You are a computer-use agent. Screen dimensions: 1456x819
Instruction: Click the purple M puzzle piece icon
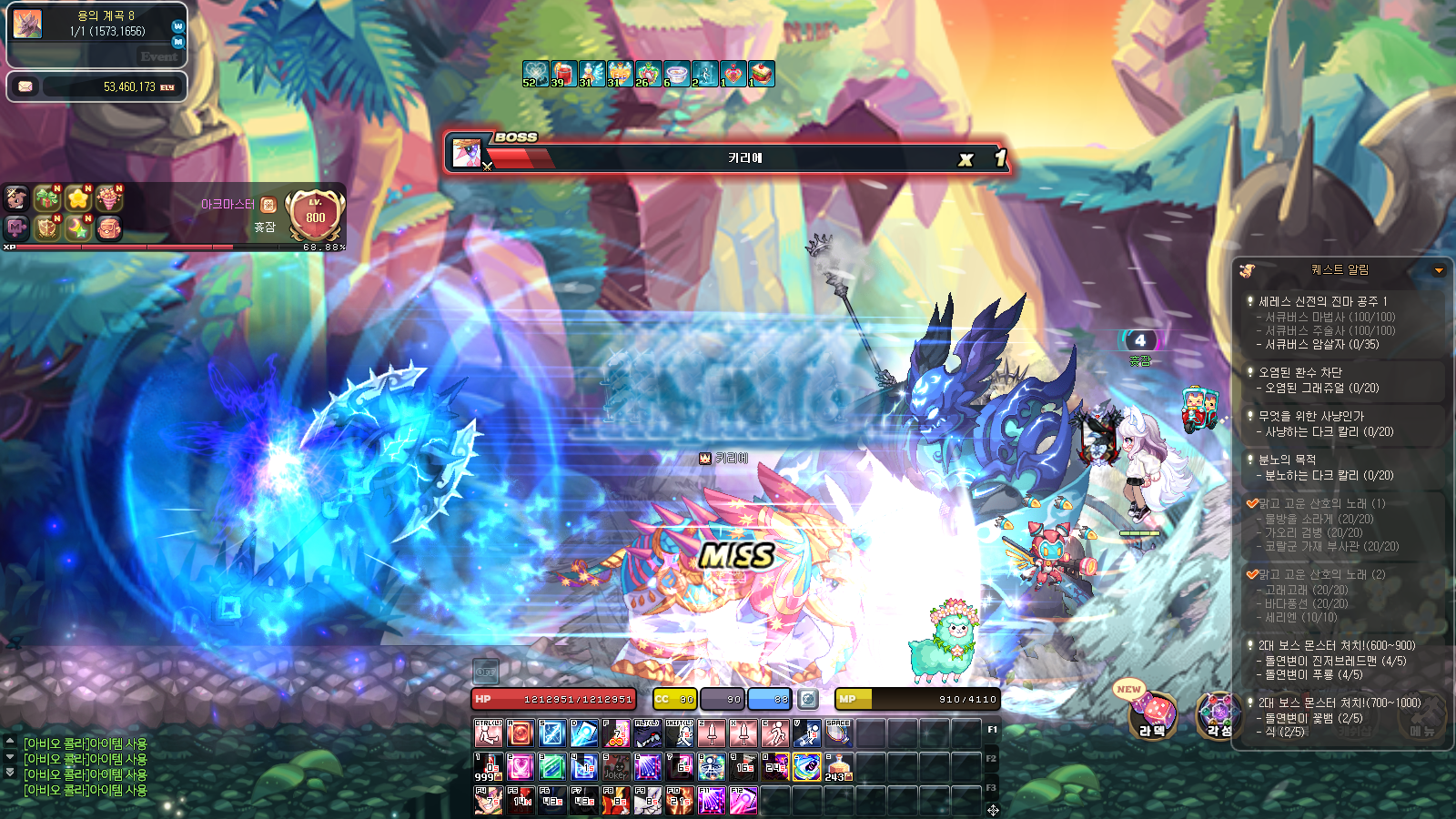(x=16, y=227)
